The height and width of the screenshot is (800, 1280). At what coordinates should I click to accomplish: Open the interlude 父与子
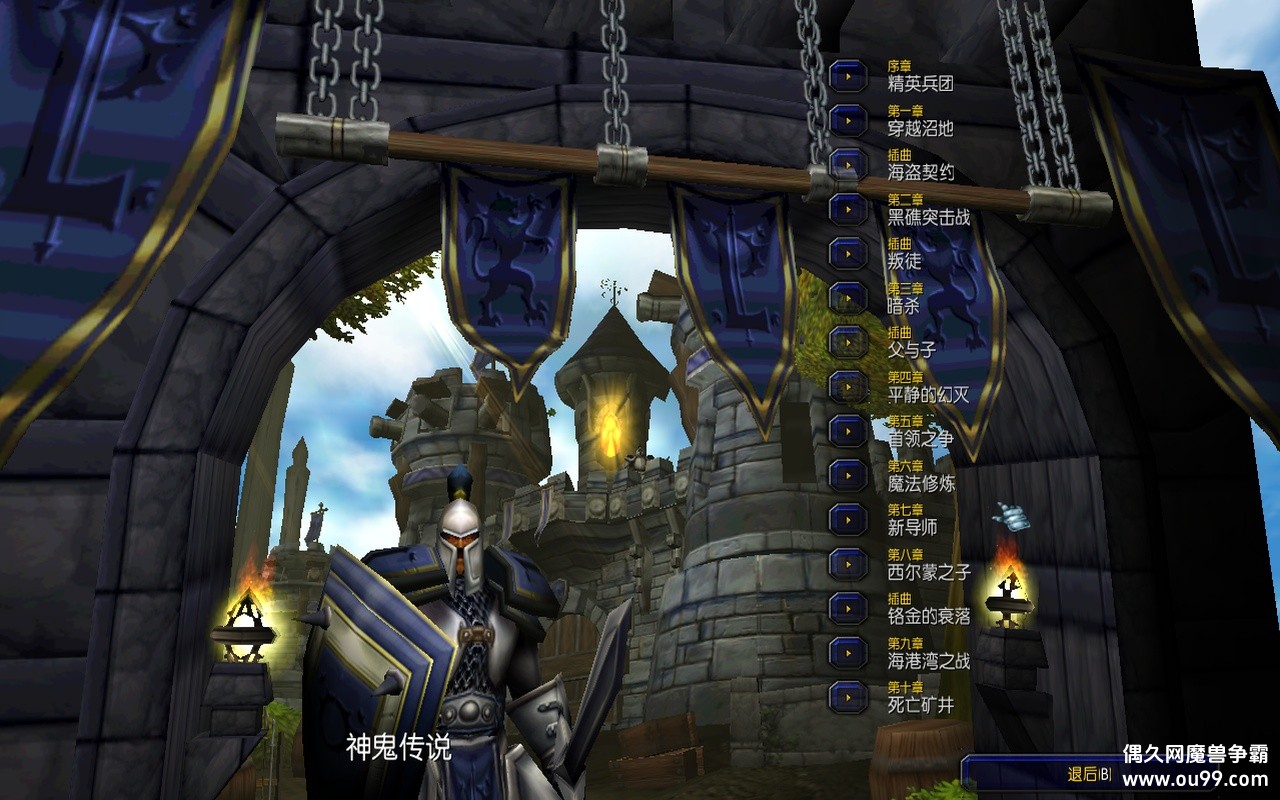tap(848, 342)
